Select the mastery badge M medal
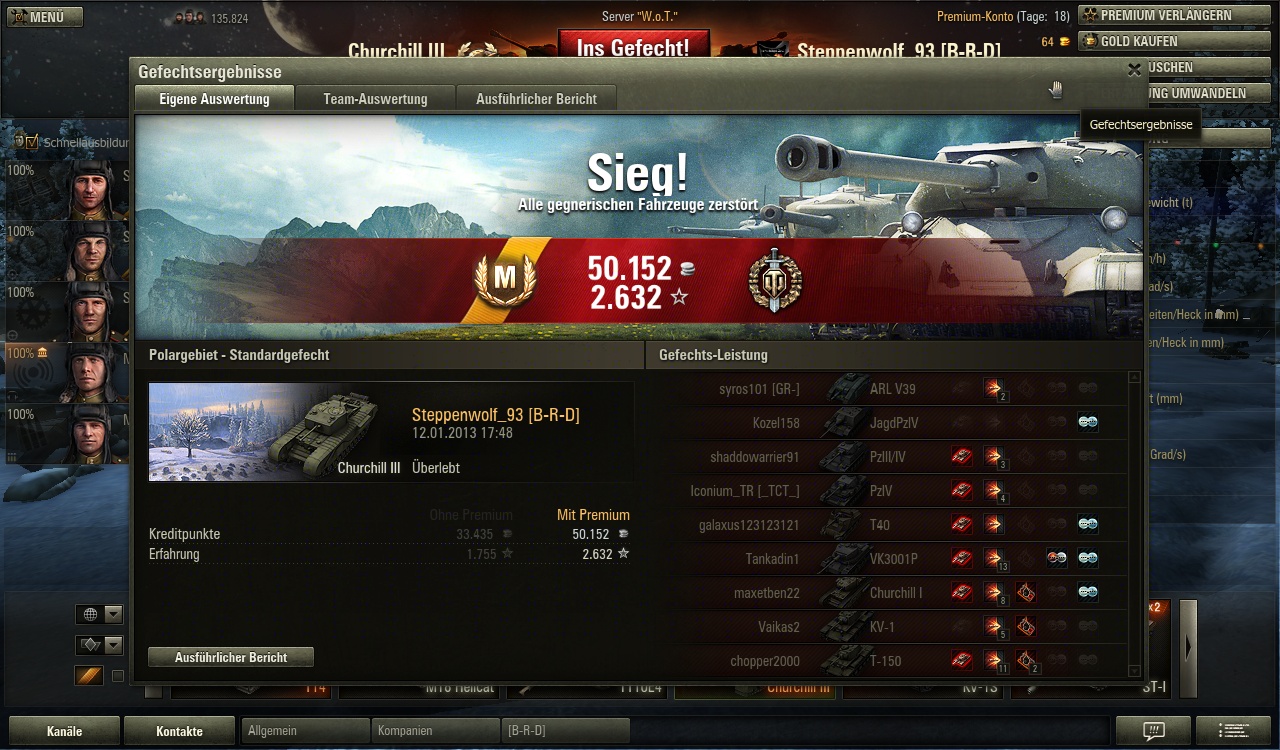Image resolution: width=1280 pixels, height=750 pixels. click(504, 281)
